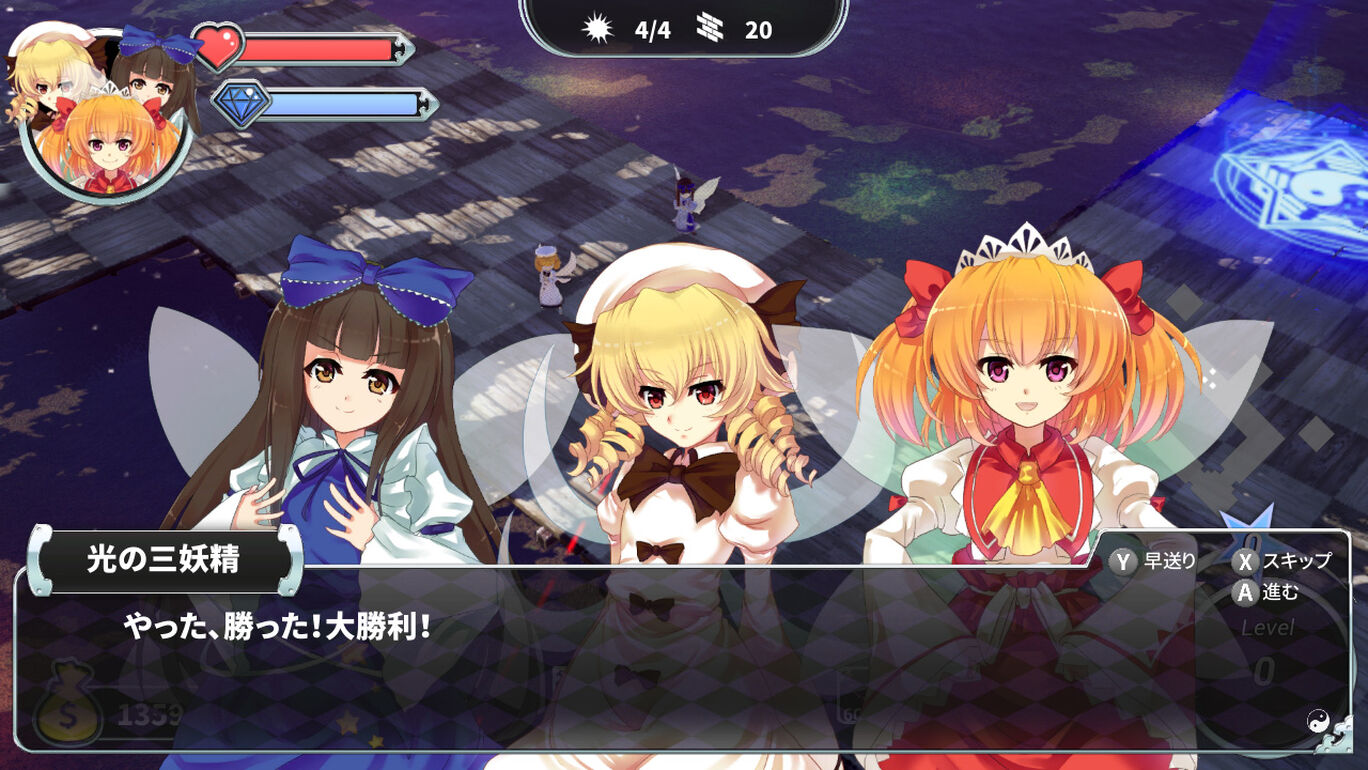This screenshot has height=770, width=1368.
Task: Click the A button icon beside 進む
Action: [1245, 592]
